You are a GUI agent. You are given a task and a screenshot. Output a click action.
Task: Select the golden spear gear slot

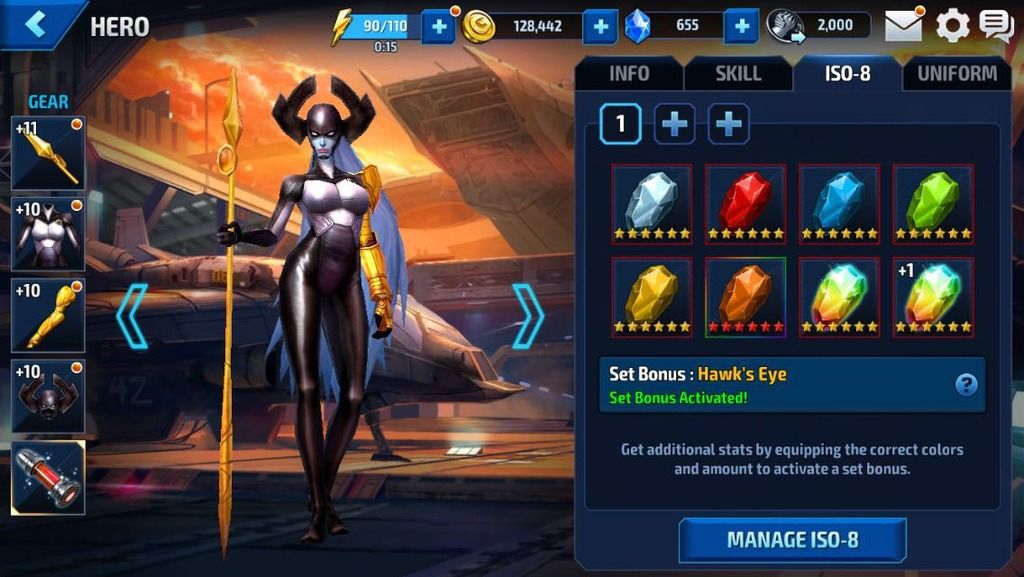pos(48,153)
